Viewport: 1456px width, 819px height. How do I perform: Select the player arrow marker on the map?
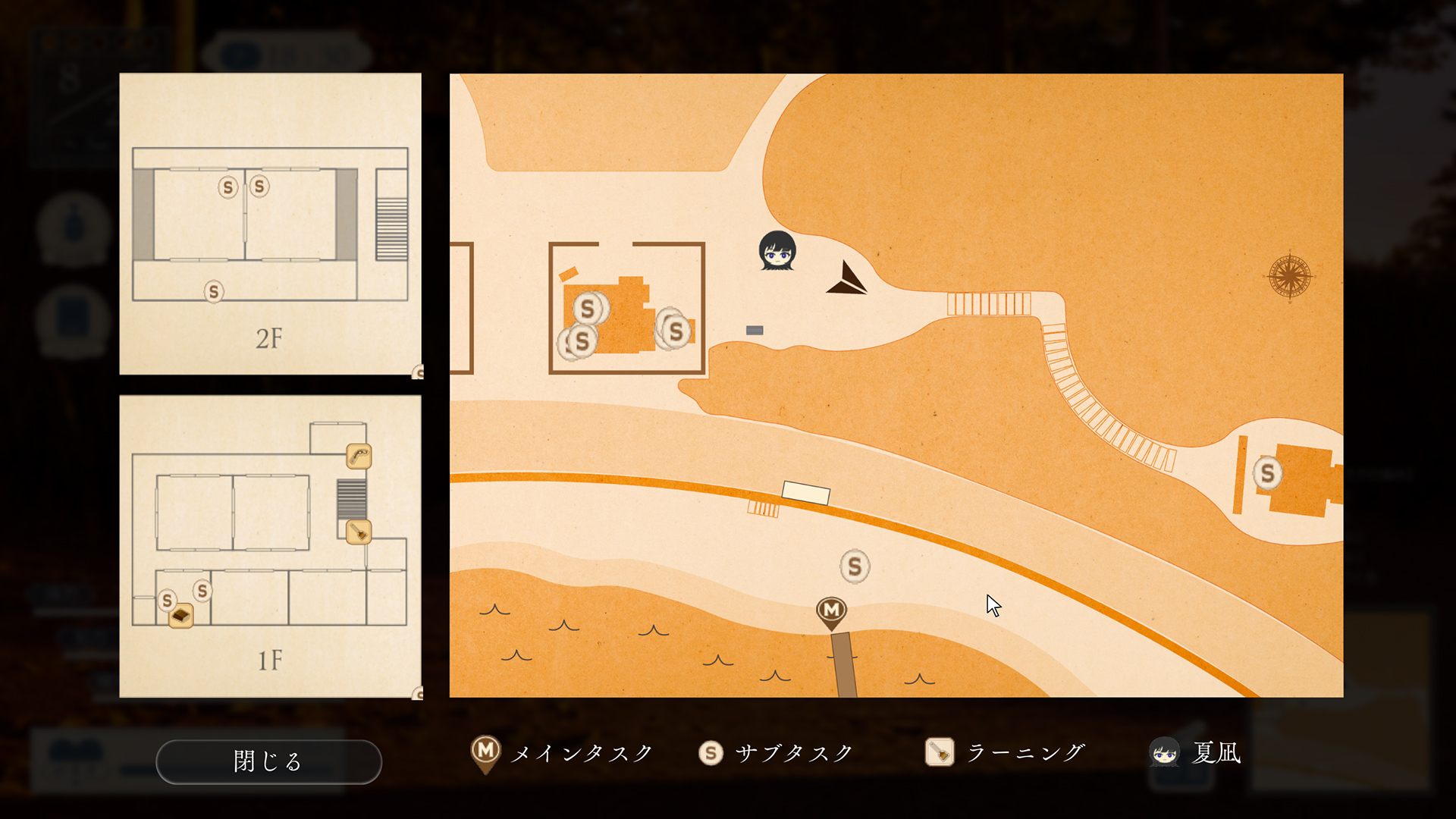pyautogui.click(x=847, y=280)
